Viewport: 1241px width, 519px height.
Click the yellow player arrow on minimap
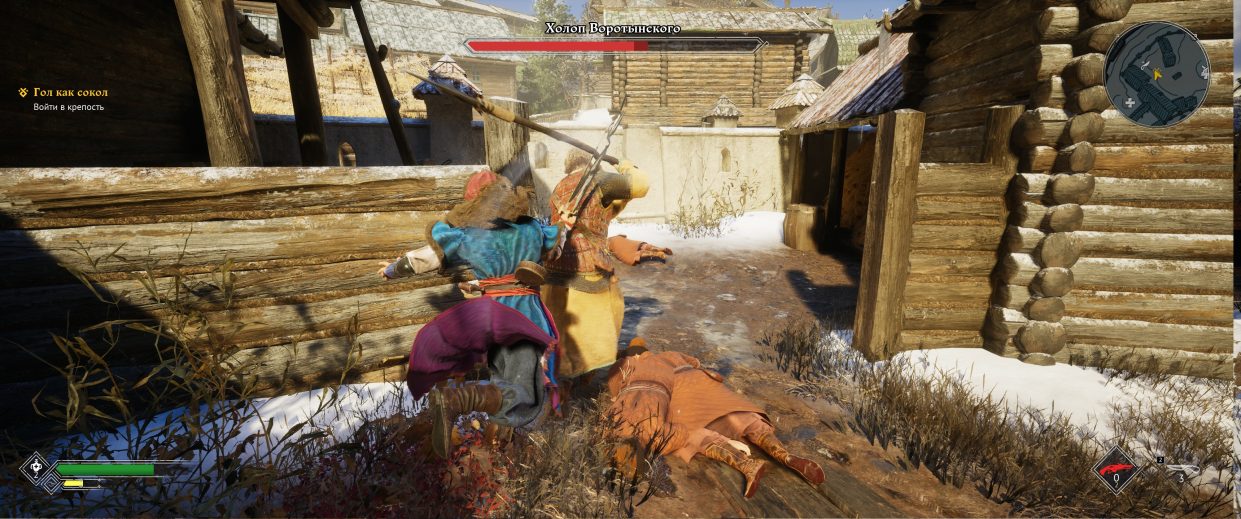pos(1157,73)
